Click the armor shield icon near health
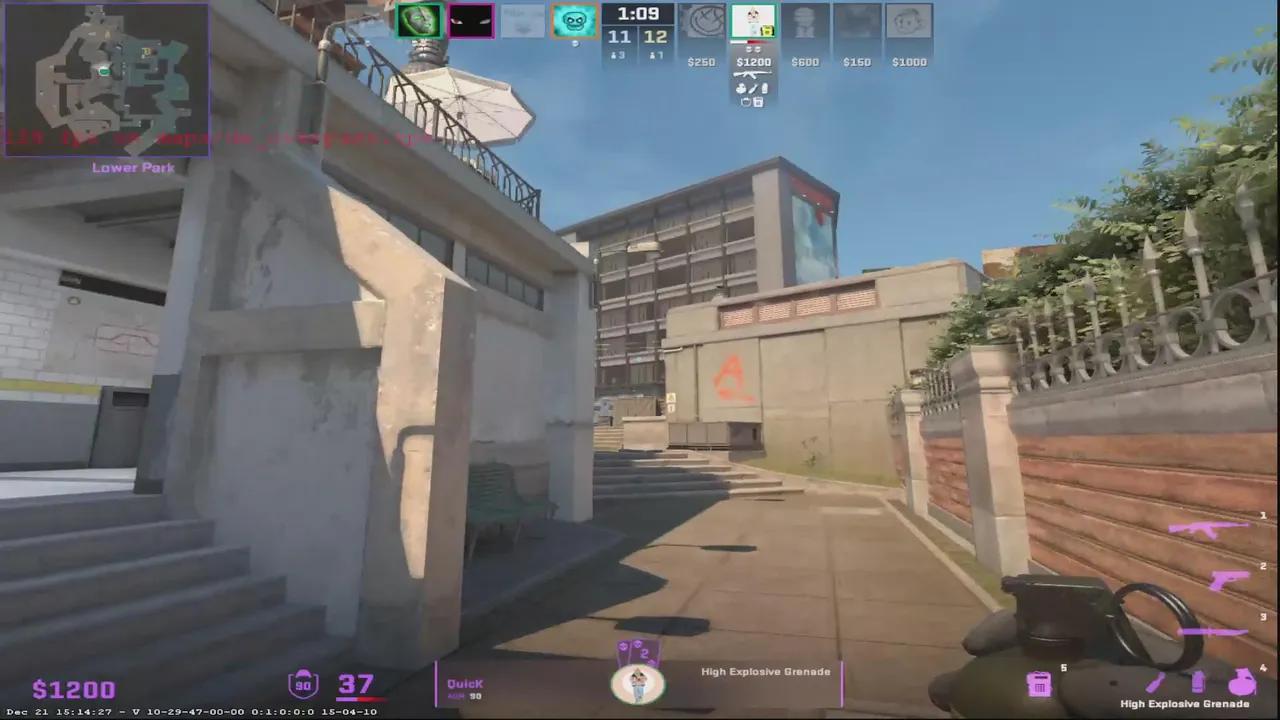This screenshot has height=720, width=1280. click(x=303, y=684)
